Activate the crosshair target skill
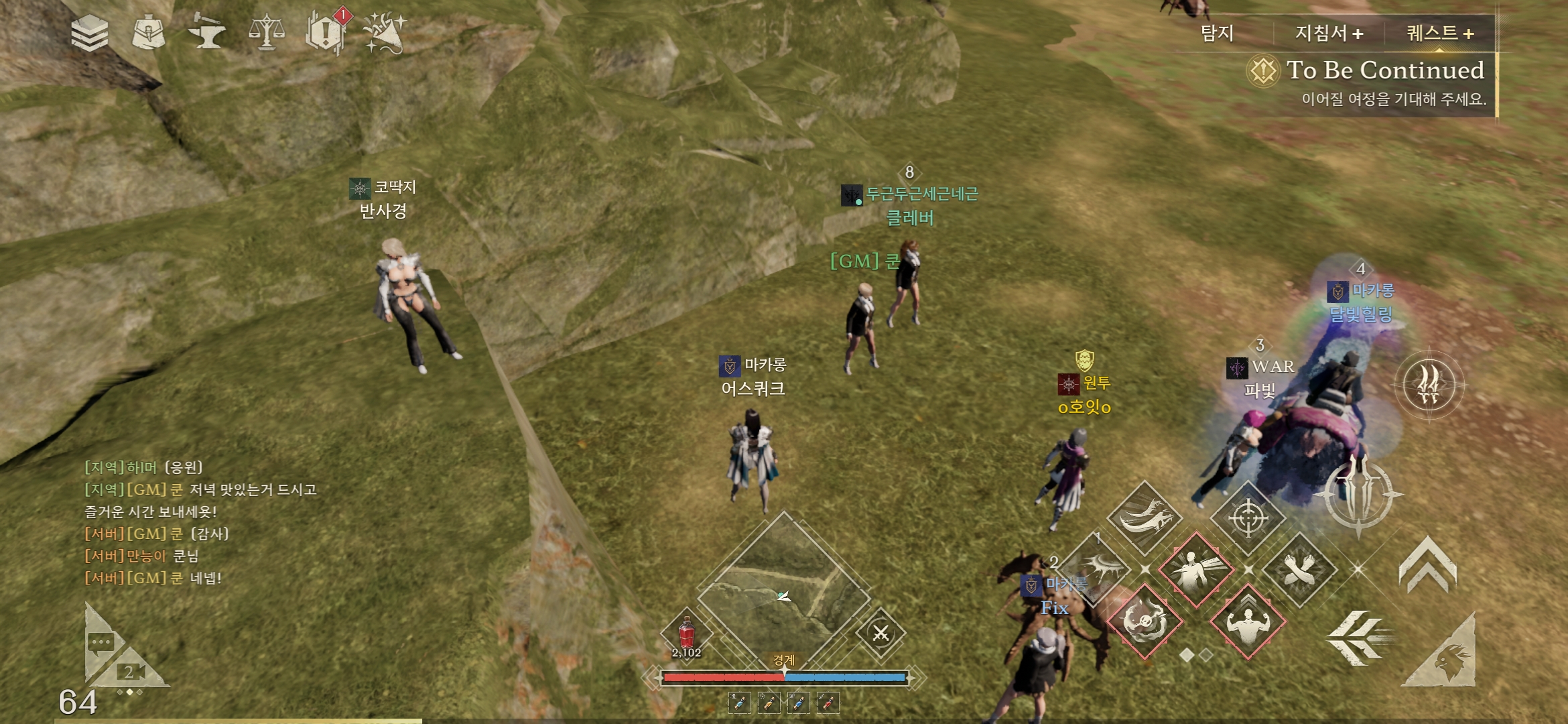The image size is (1568, 724). (1248, 518)
